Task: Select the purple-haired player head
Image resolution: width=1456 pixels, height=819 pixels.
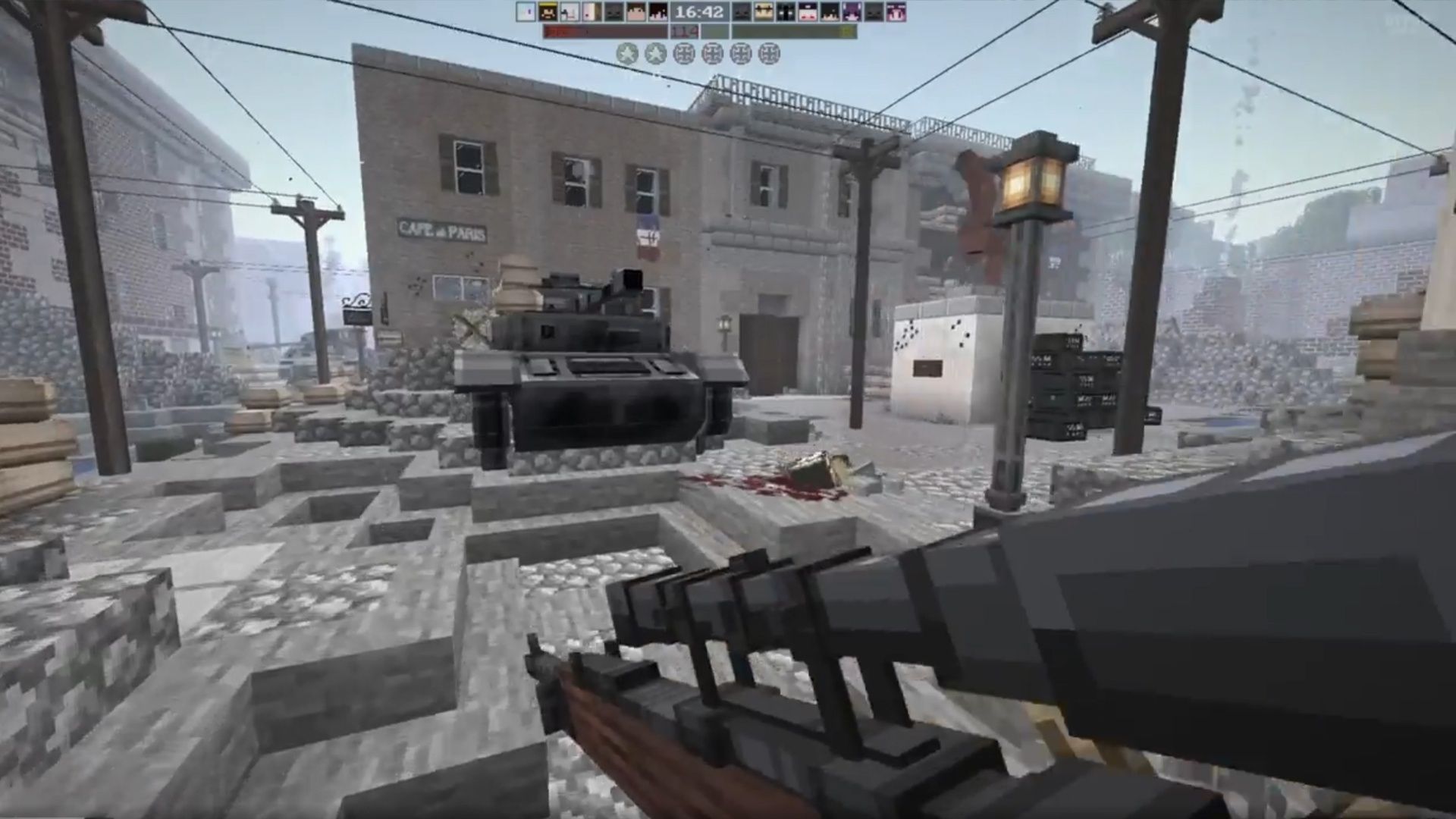Action: click(852, 11)
